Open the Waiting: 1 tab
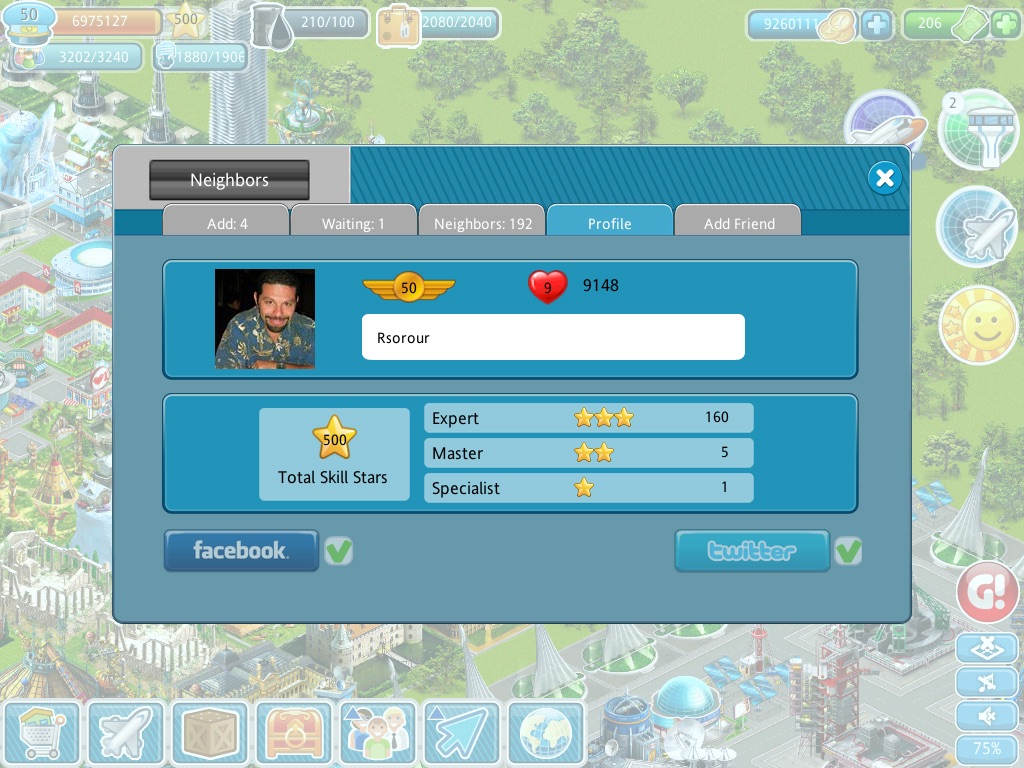This screenshot has height=768, width=1024. click(x=353, y=223)
